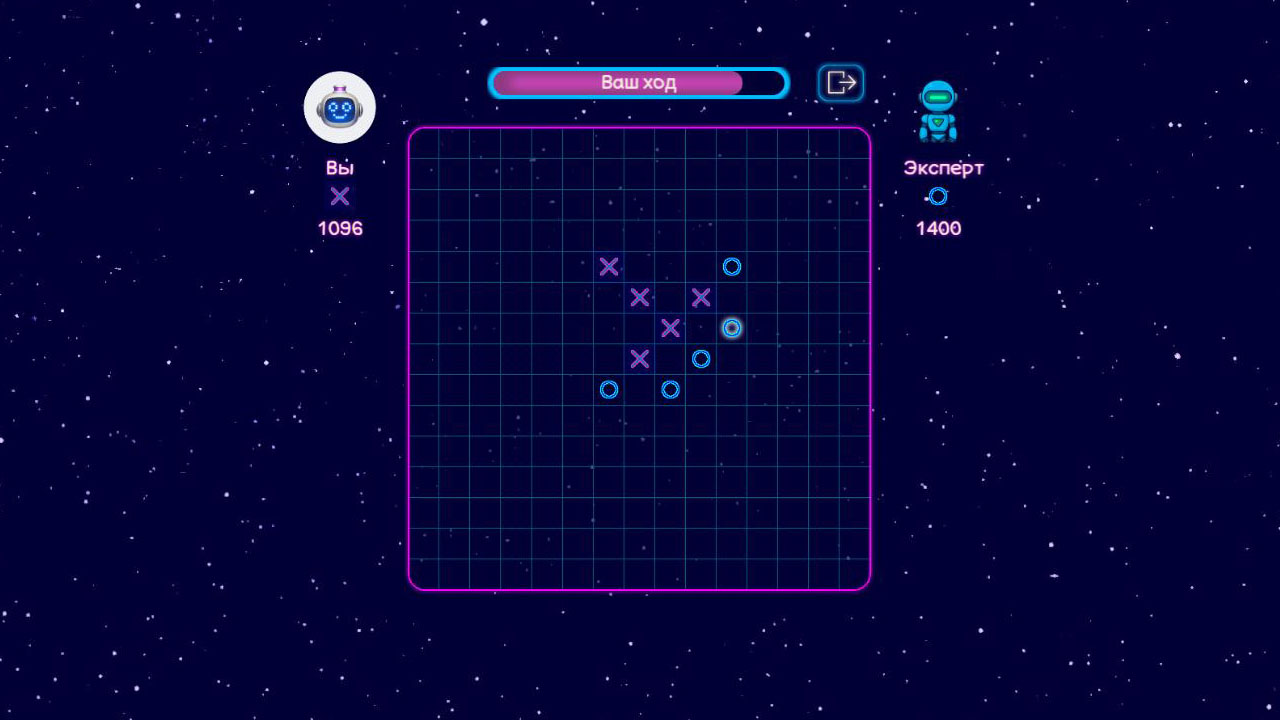Select the X symbol under Вы

[339, 196]
